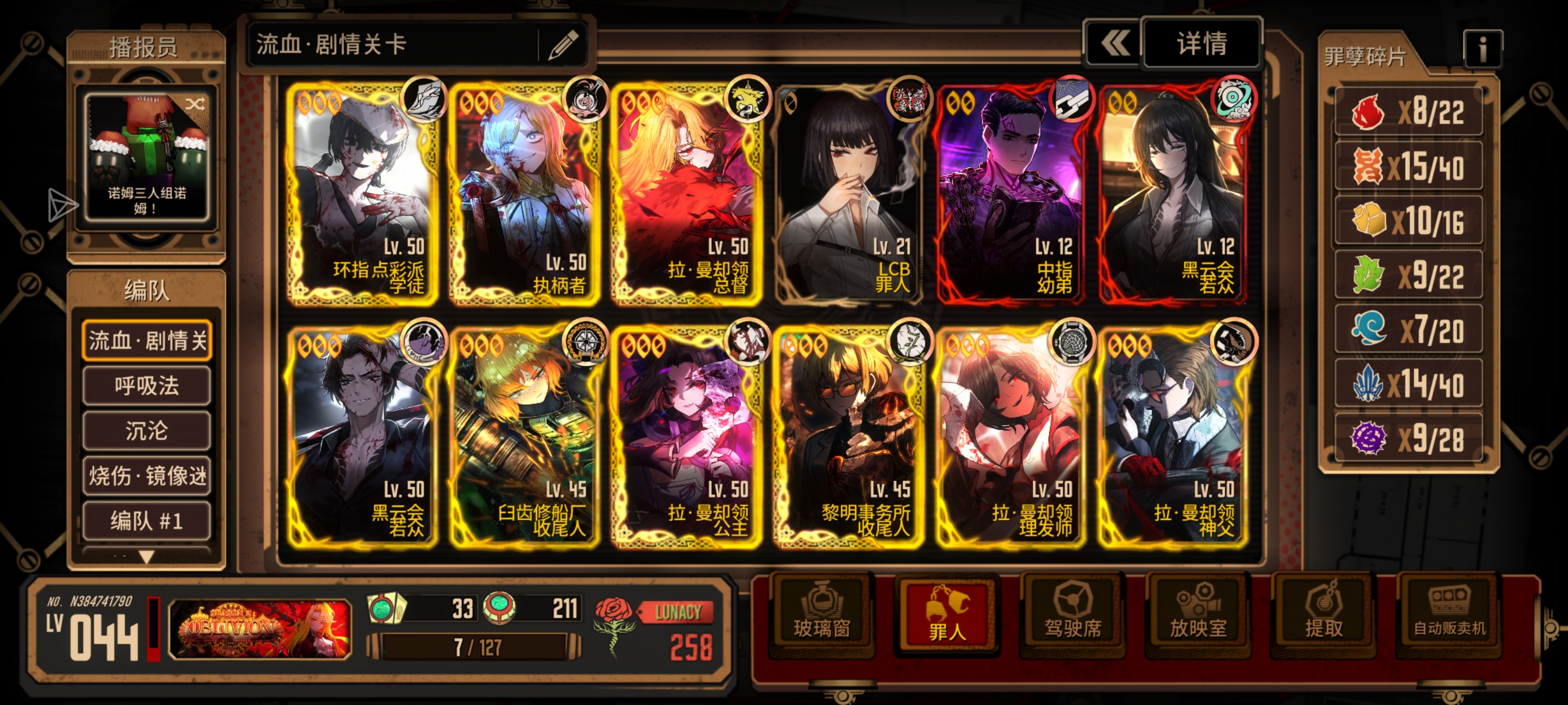Open the 详情 details view
The height and width of the screenshot is (705, 1568).
tap(1201, 44)
